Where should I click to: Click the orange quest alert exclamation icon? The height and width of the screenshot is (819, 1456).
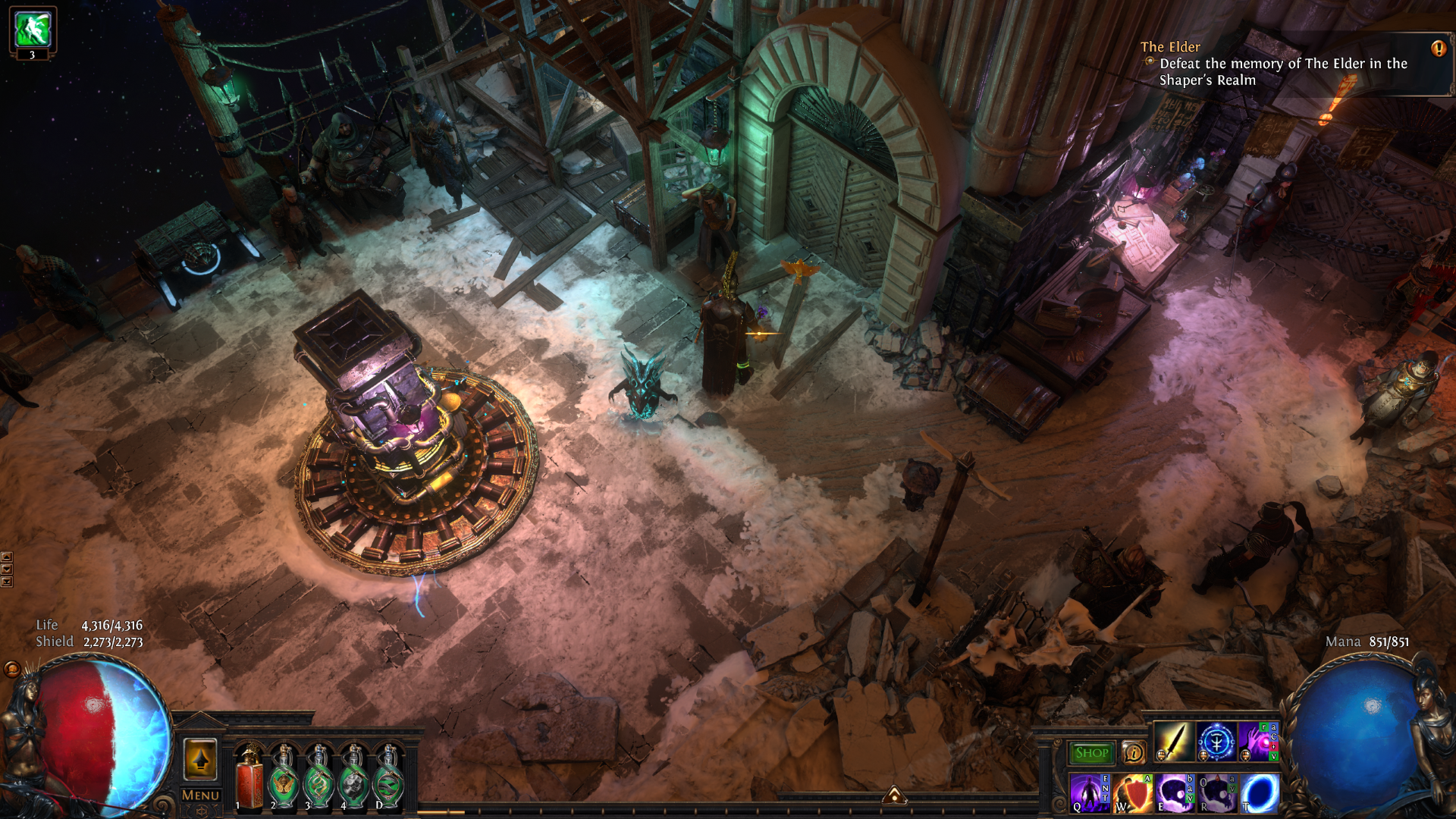click(x=1438, y=49)
